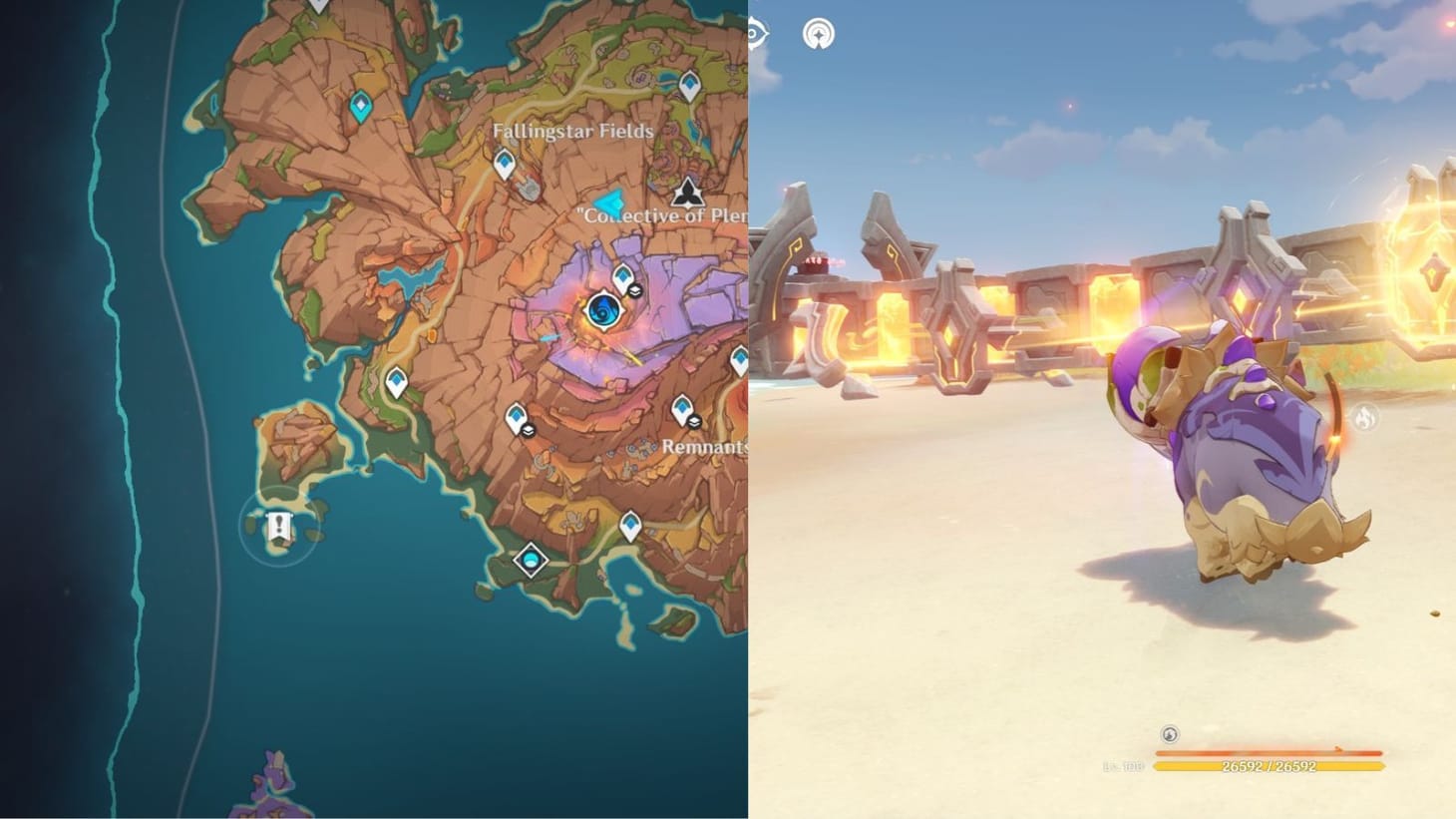Viewport: 1456px width, 819px height.
Task: Click the Fallingstar Fields area label
Action: pos(573,130)
